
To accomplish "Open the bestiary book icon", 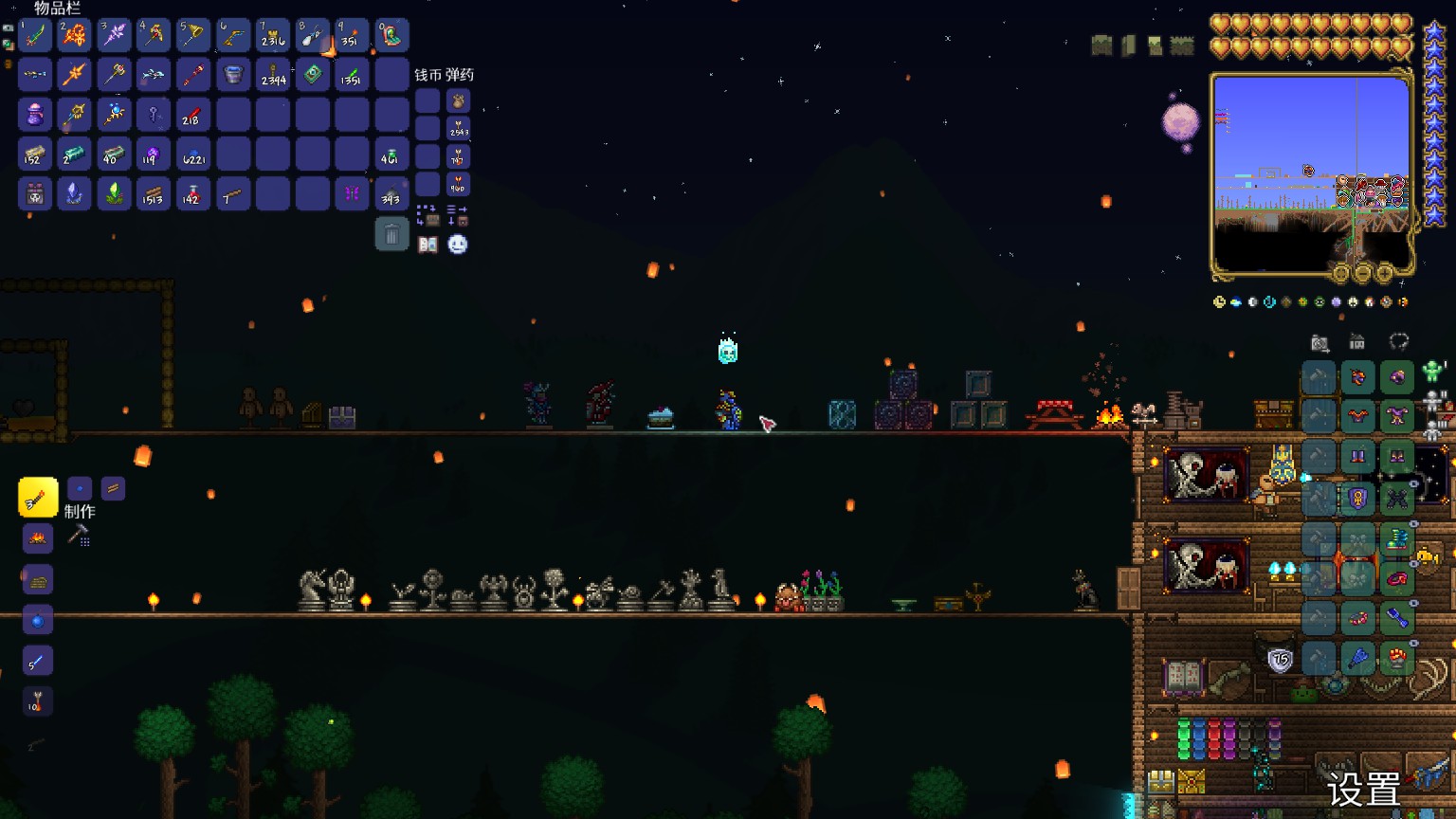I will pos(428,245).
